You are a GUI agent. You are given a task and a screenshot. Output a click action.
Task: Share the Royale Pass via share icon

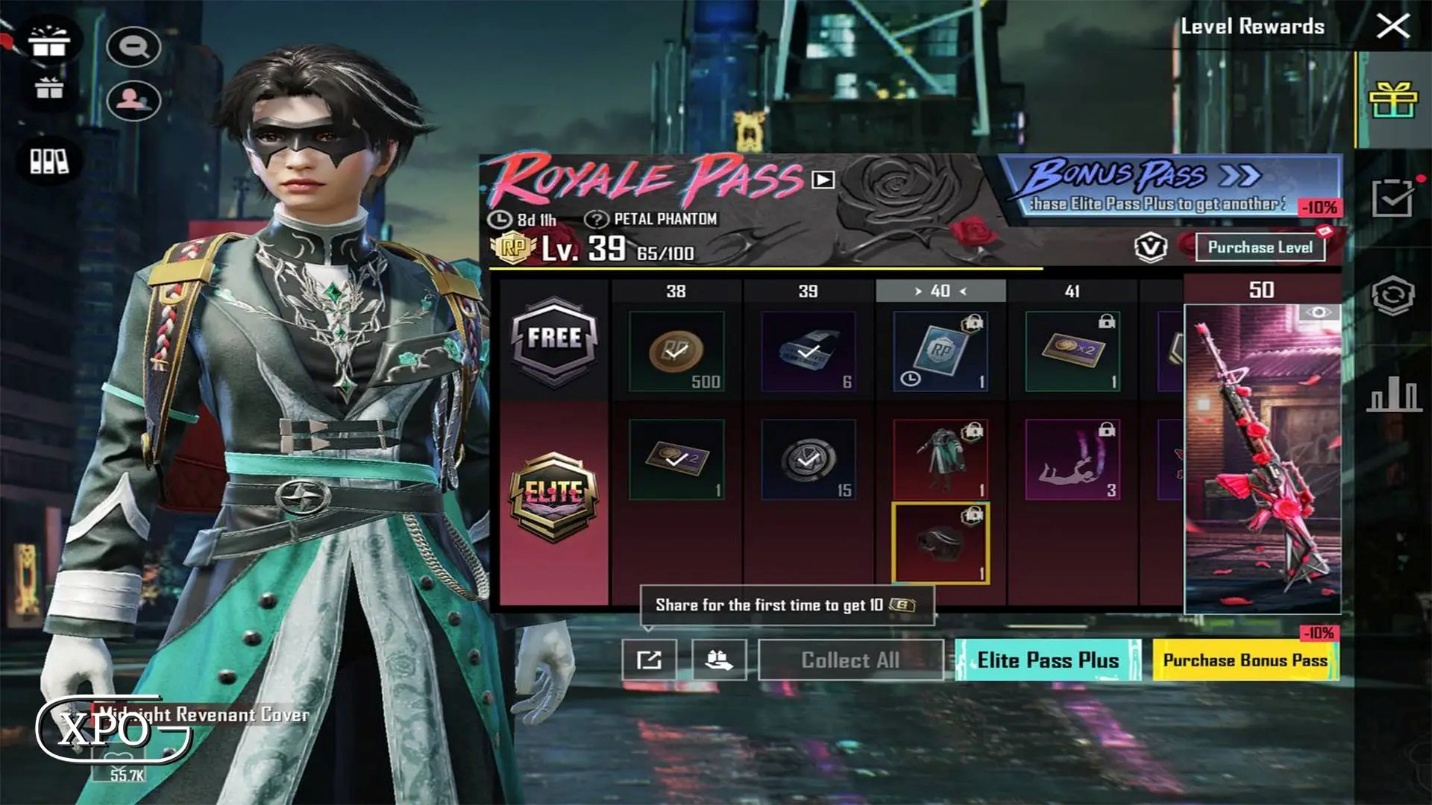pyautogui.click(x=649, y=660)
